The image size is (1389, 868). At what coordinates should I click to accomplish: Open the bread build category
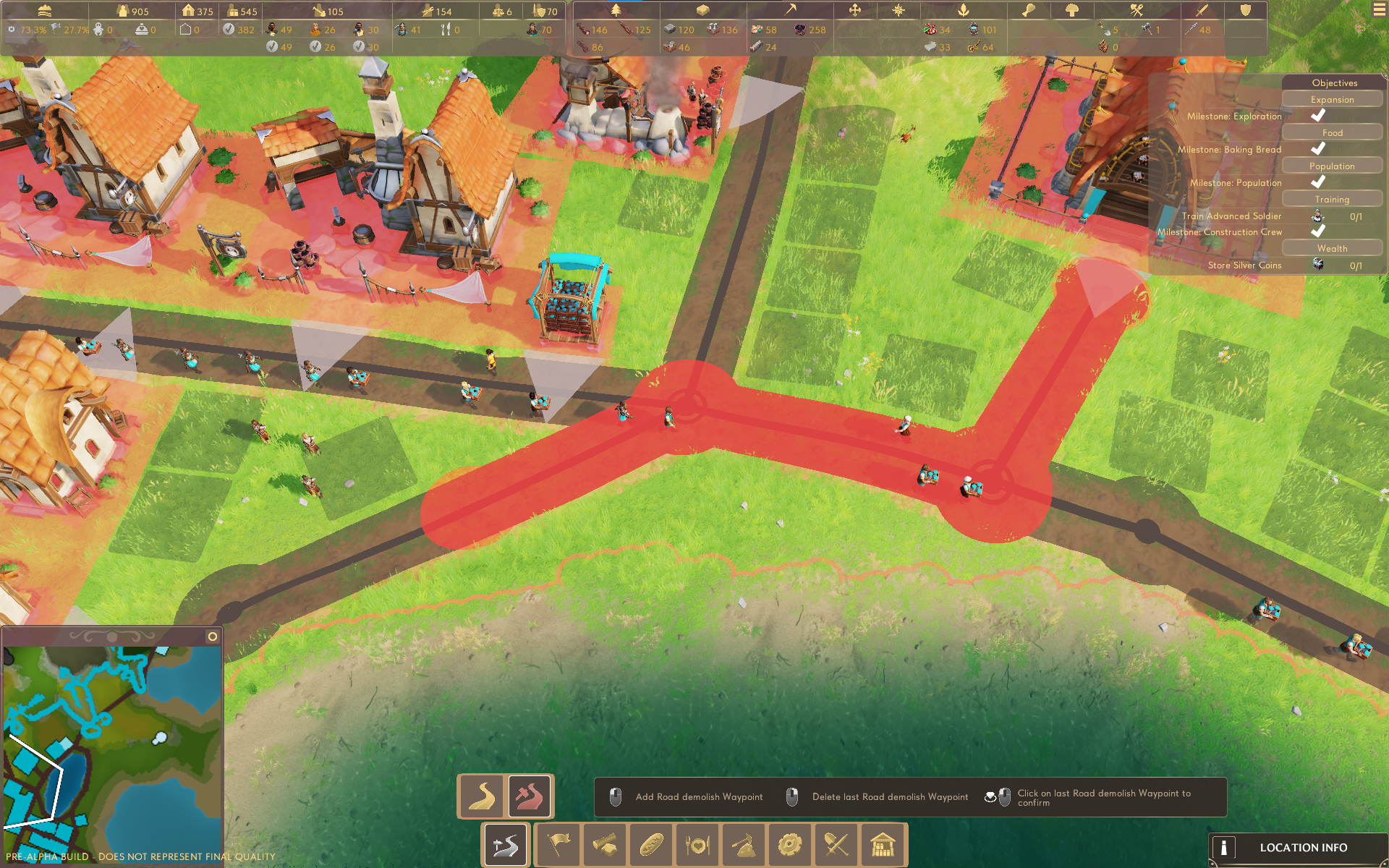[x=651, y=844]
